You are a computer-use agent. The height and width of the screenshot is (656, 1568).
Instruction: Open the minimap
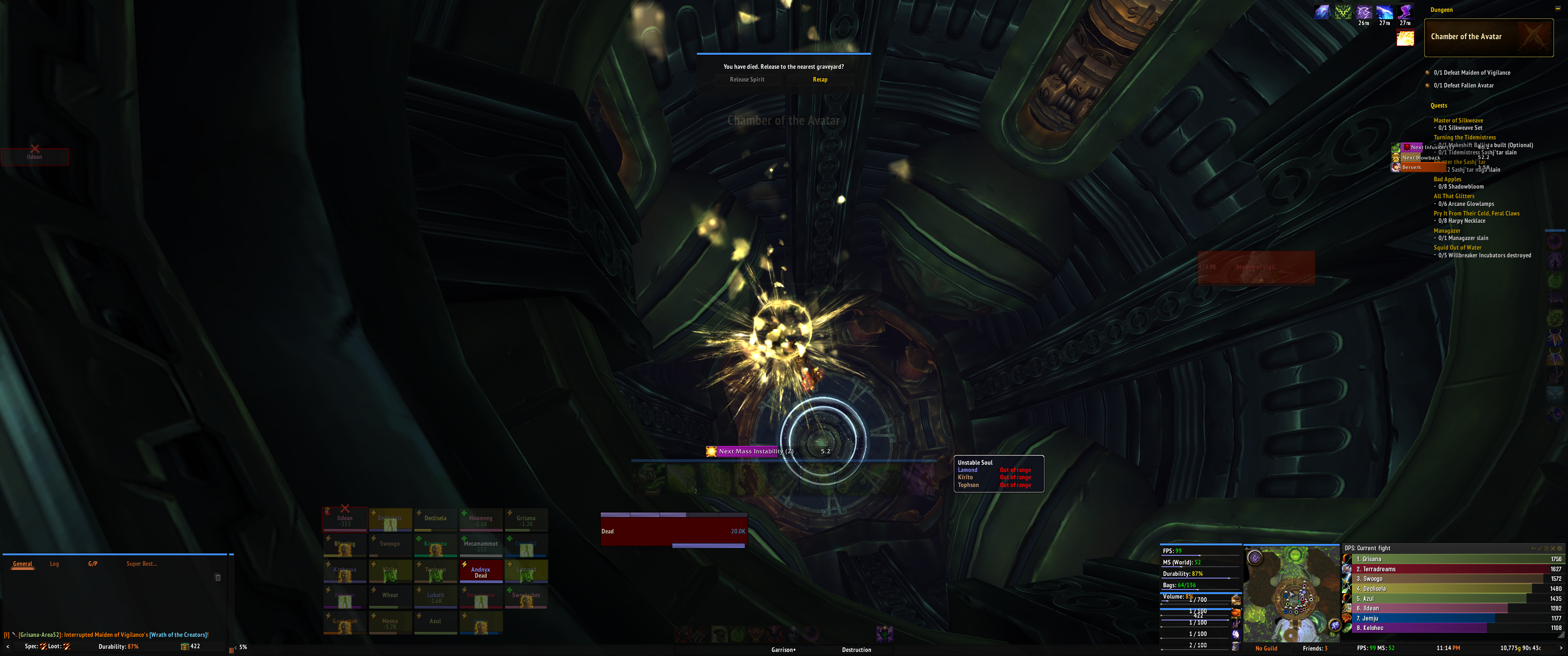(x=1290, y=593)
